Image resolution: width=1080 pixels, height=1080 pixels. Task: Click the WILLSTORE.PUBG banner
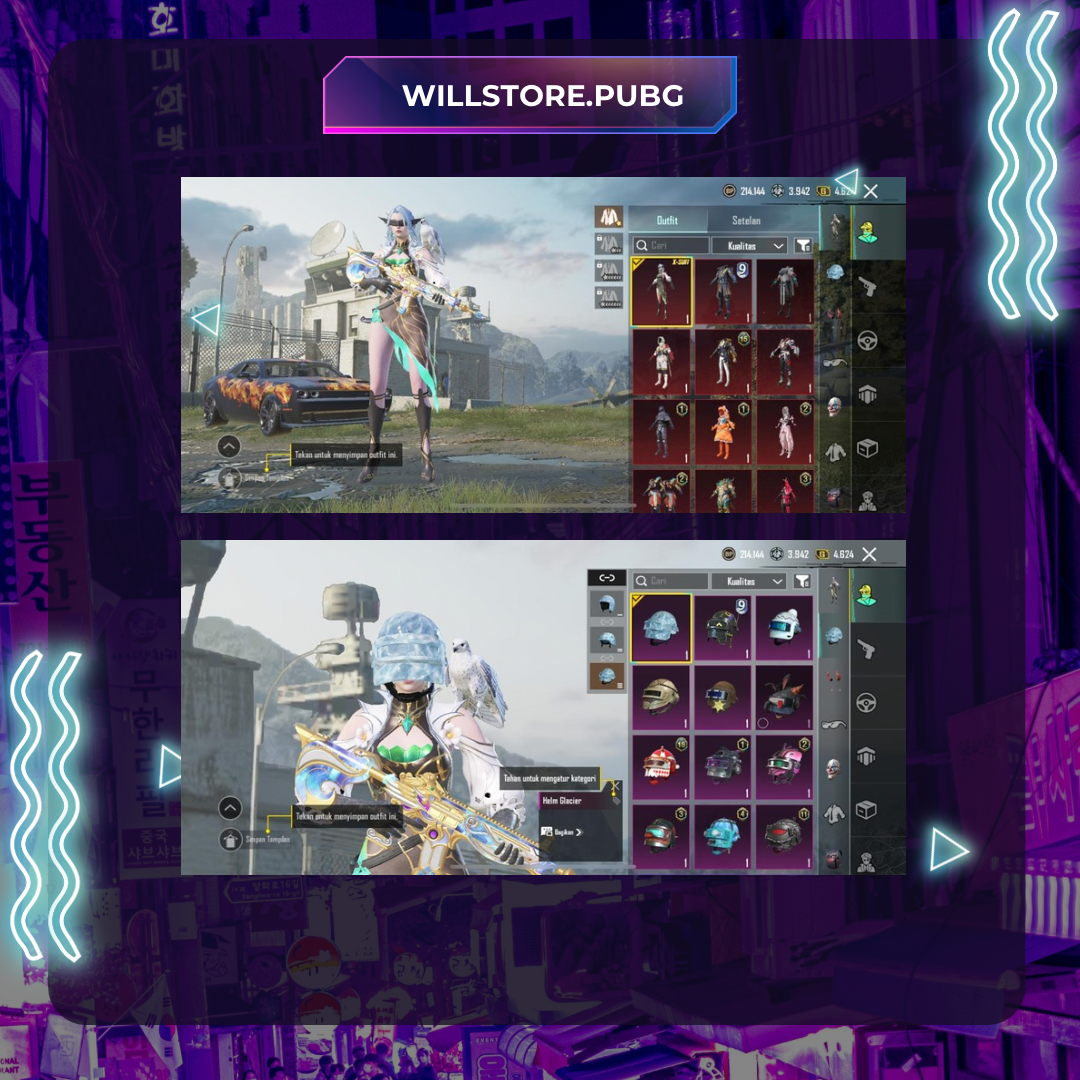tap(530, 95)
